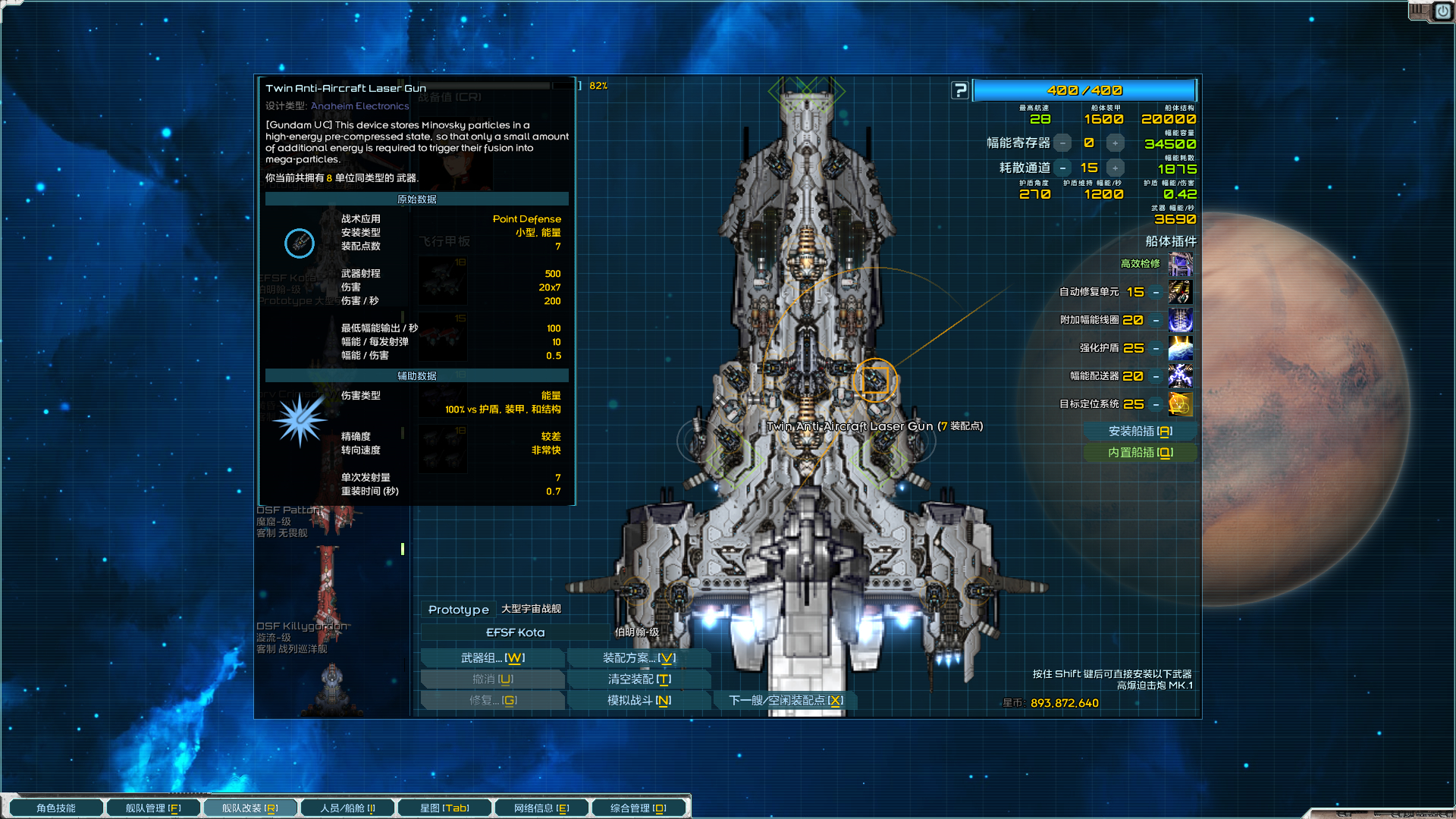Remove one 强化护盾 using its minus control
This screenshot has height=819, width=1456.
click(x=1155, y=348)
